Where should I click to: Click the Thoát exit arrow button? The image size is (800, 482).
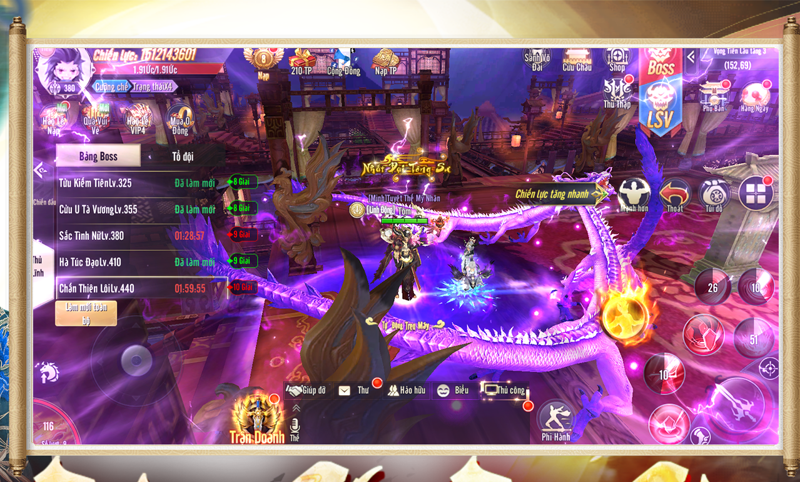tap(676, 195)
